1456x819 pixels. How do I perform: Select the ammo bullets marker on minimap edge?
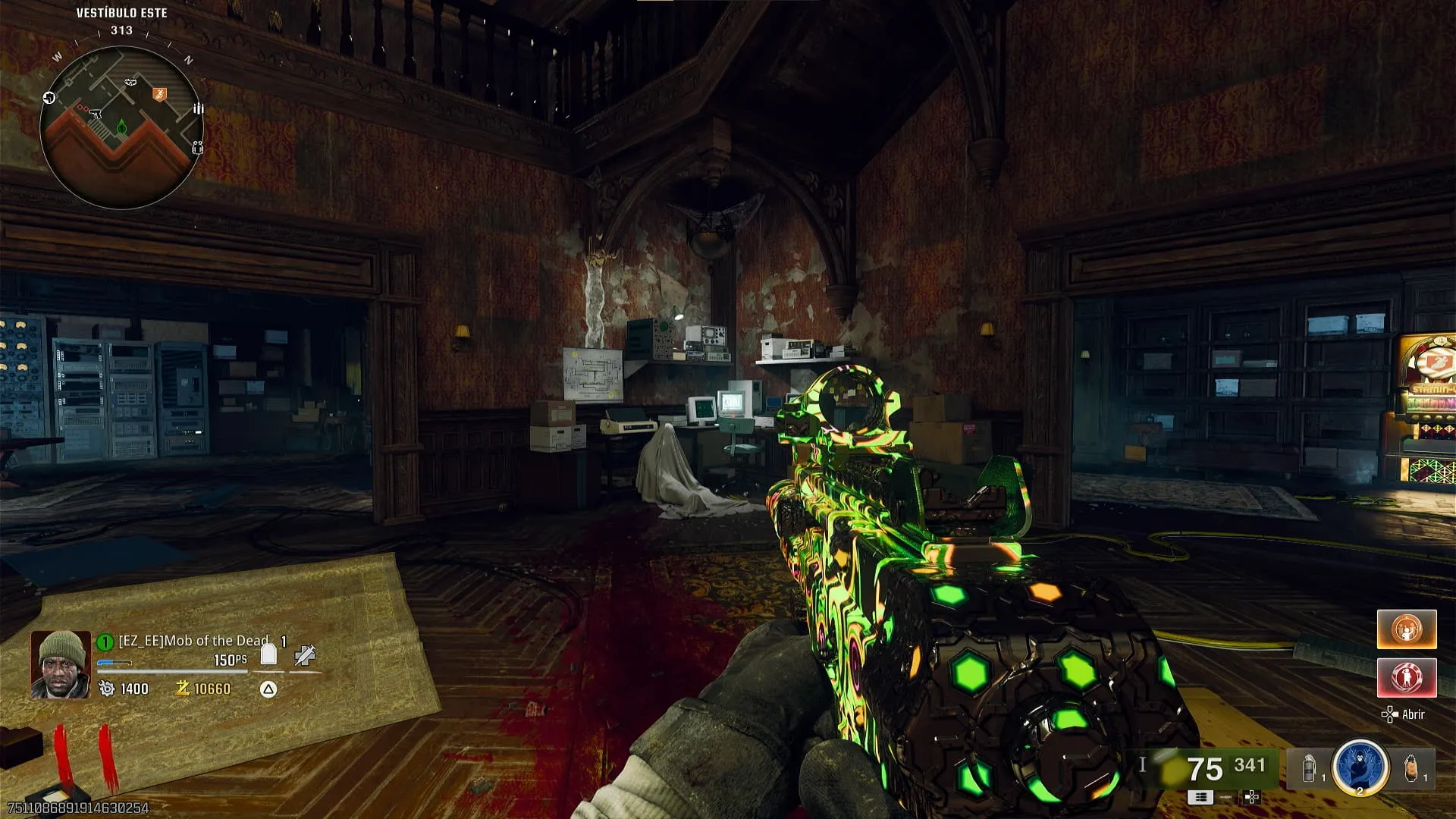pos(198,109)
